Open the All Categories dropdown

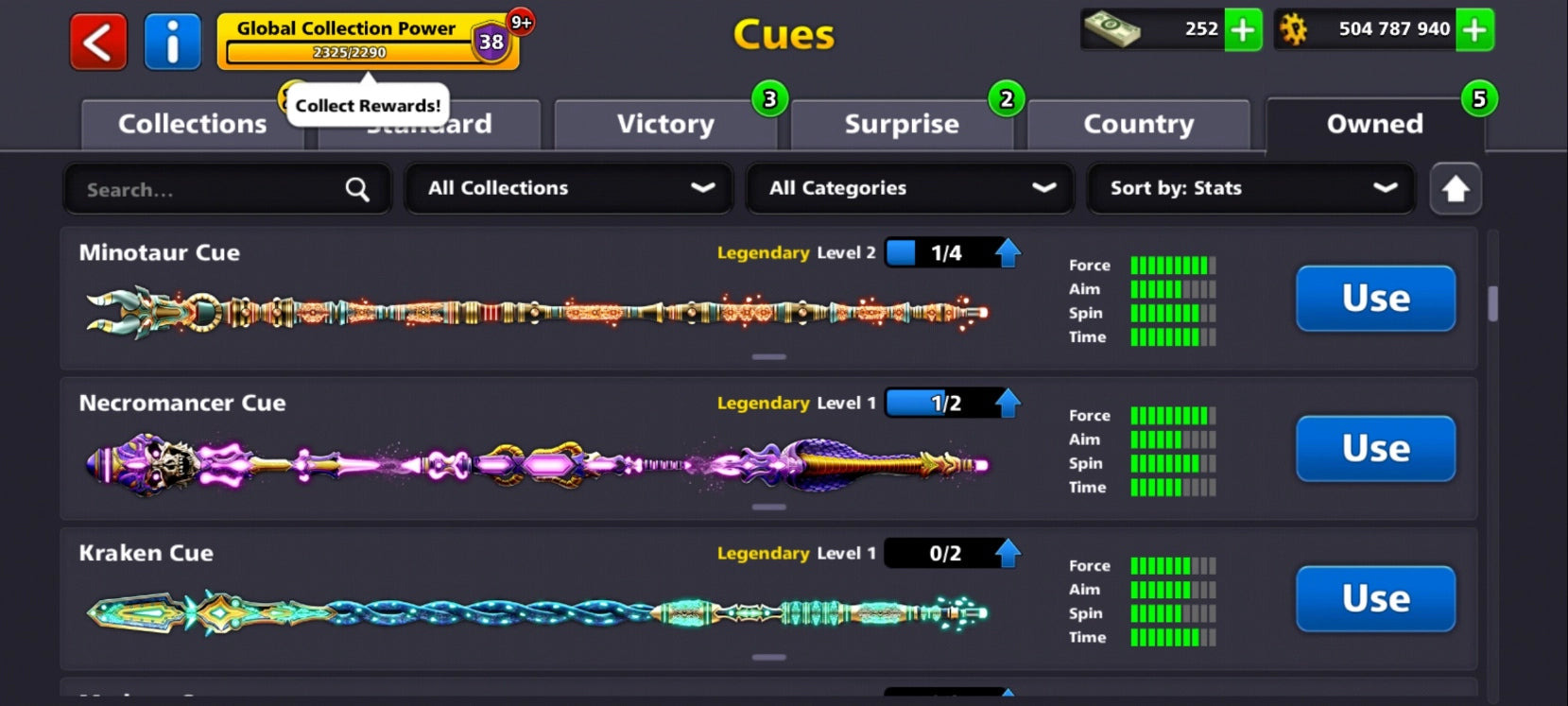[x=910, y=188]
